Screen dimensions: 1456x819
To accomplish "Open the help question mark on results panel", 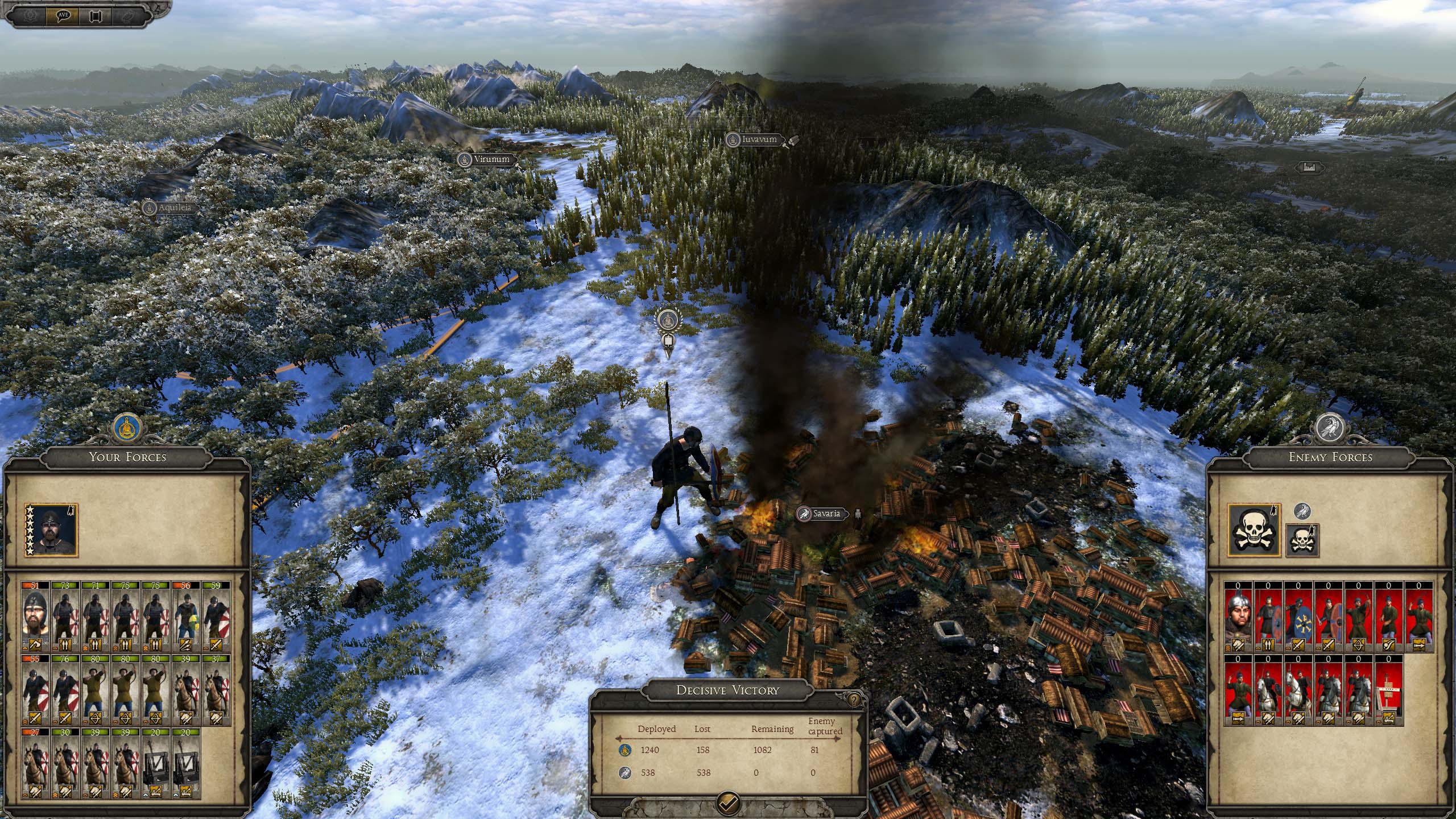I will tap(854, 700).
